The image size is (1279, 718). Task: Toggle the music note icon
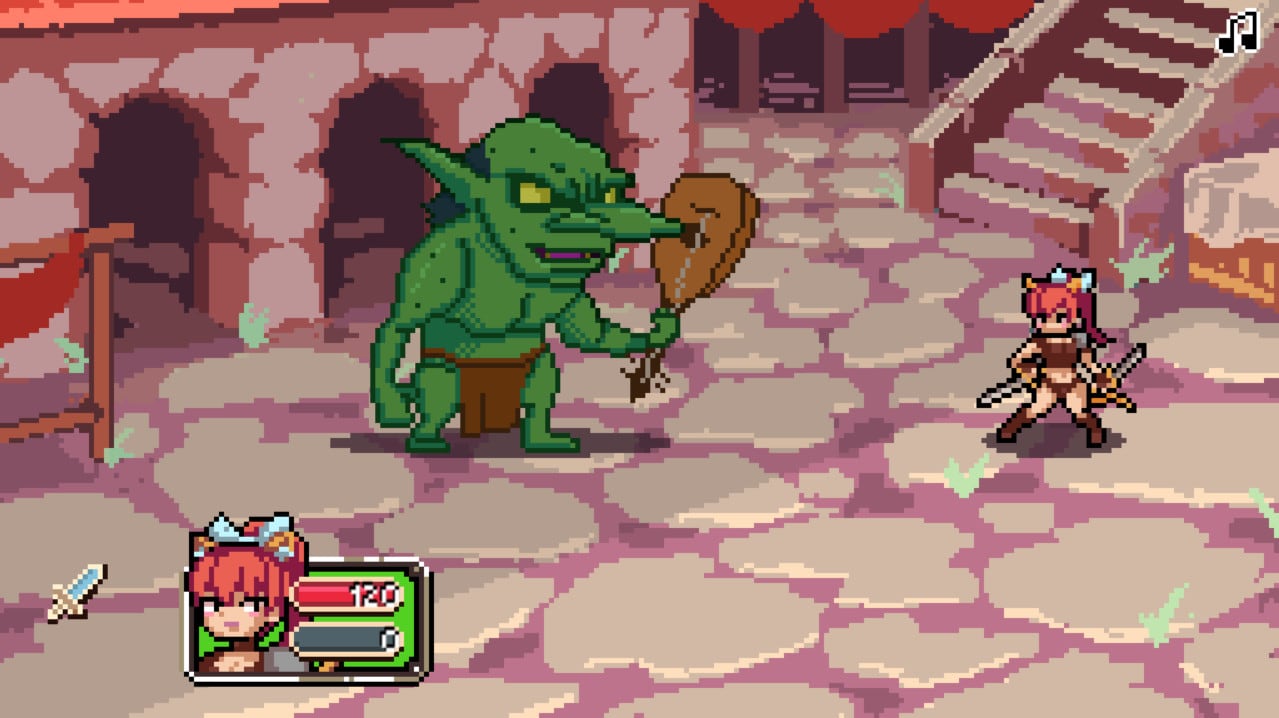click(1237, 31)
